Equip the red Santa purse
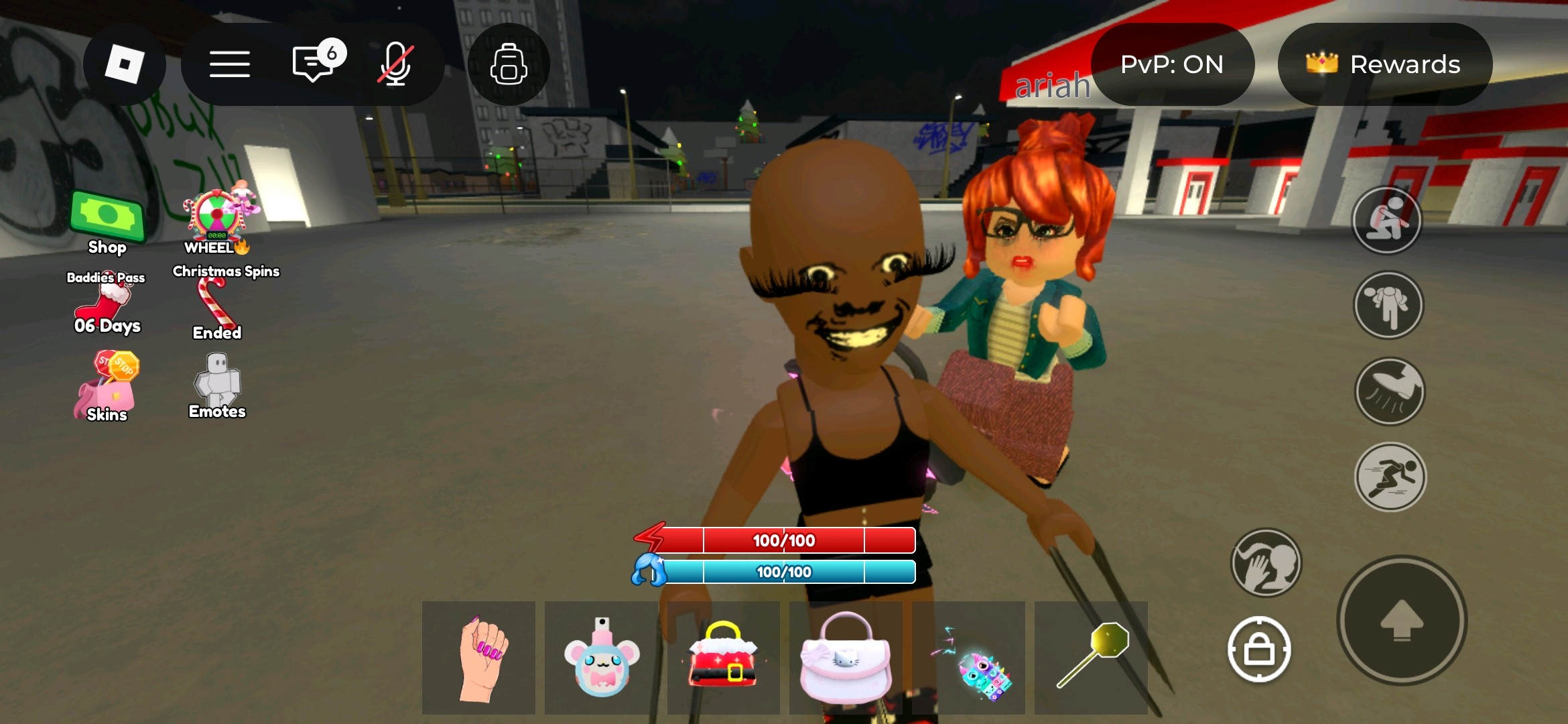Image resolution: width=1568 pixels, height=724 pixels. point(724,658)
